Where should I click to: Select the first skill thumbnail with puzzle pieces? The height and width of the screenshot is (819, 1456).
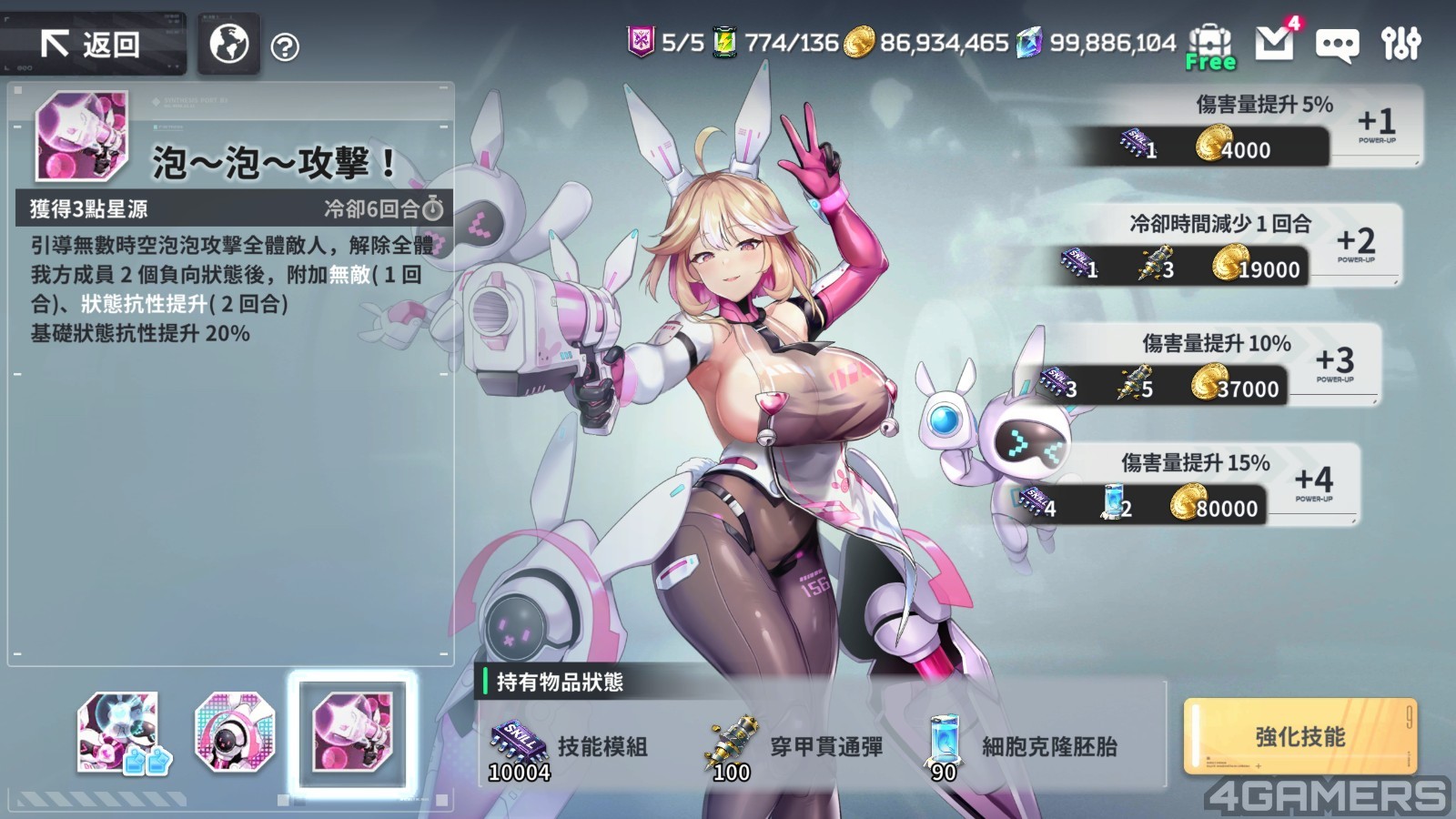[x=120, y=733]
